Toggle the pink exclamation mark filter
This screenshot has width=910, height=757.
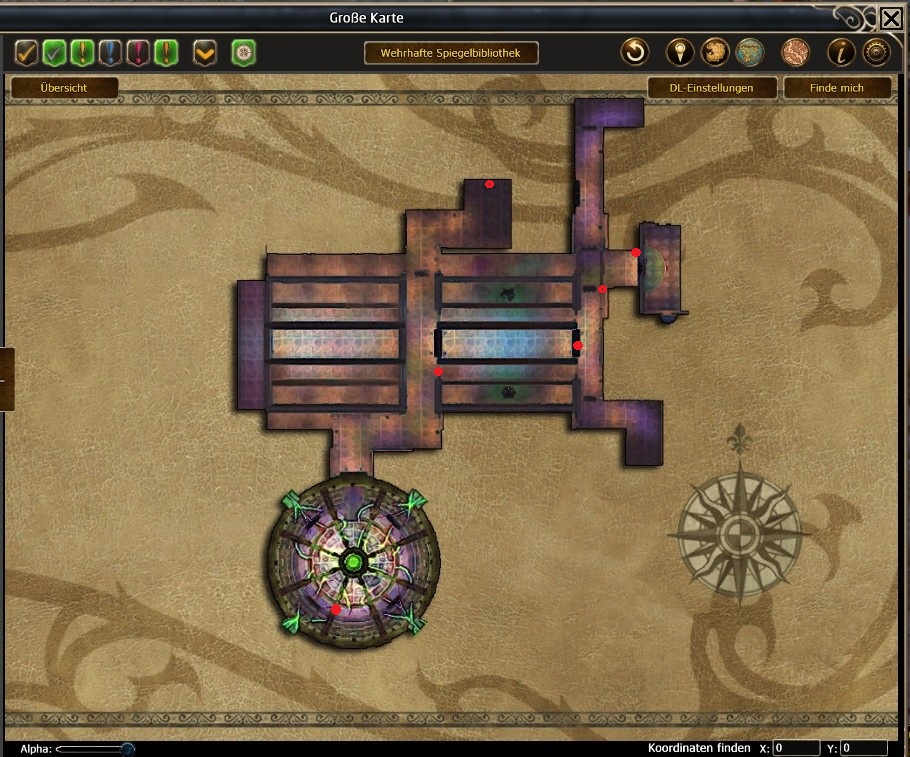pyautogui.click(x=139, y=52)
